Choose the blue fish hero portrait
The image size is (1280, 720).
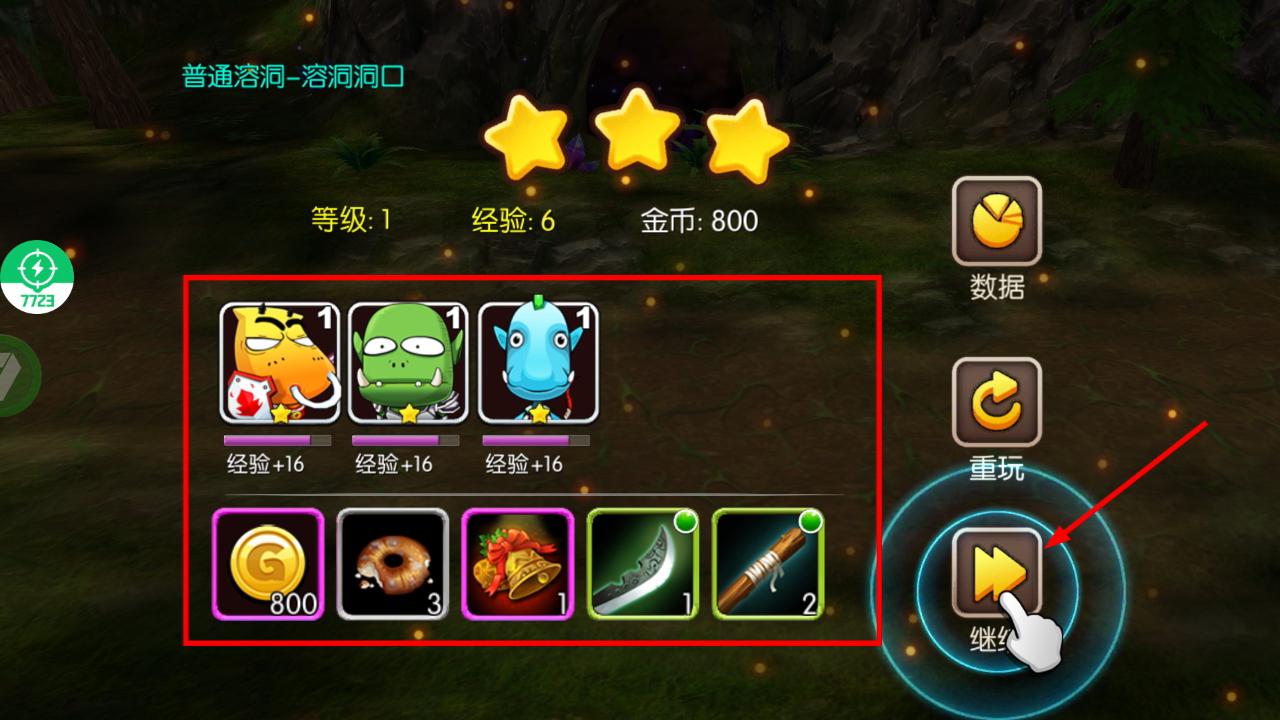tap(538, 363)
